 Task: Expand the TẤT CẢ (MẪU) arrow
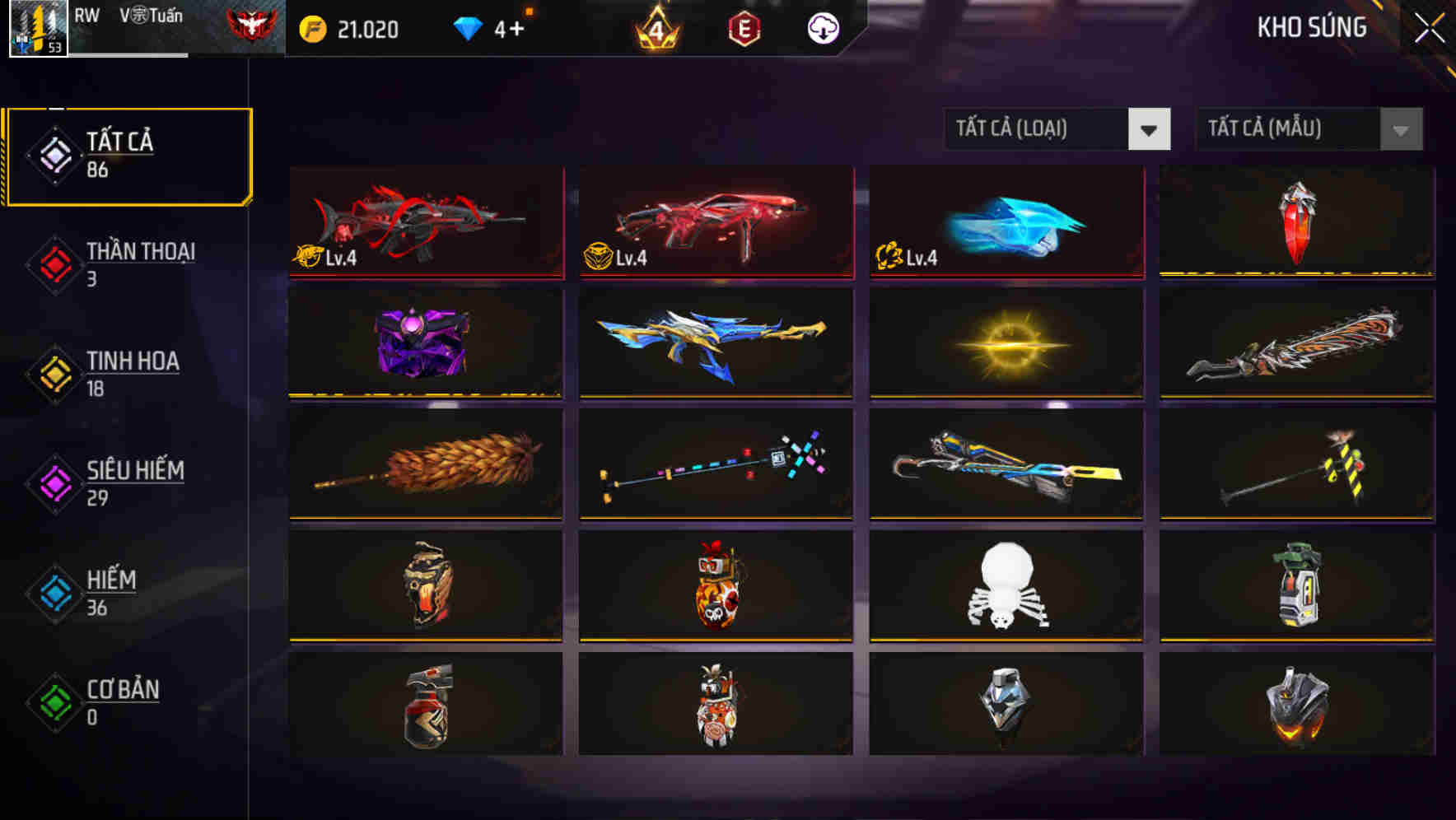click(x=1398, y=129)
